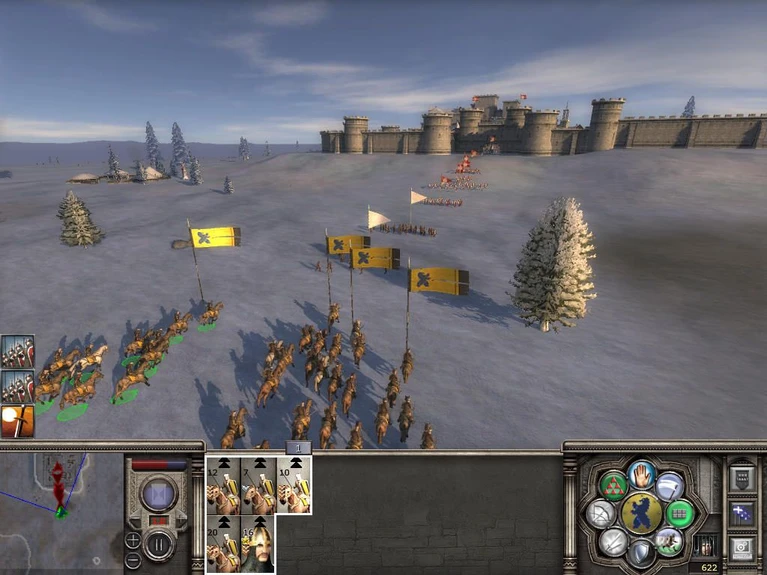This screenshot has height=575, width=767.
Task: Zoom in the minimap with the plus button
Action: pos(133,540)
